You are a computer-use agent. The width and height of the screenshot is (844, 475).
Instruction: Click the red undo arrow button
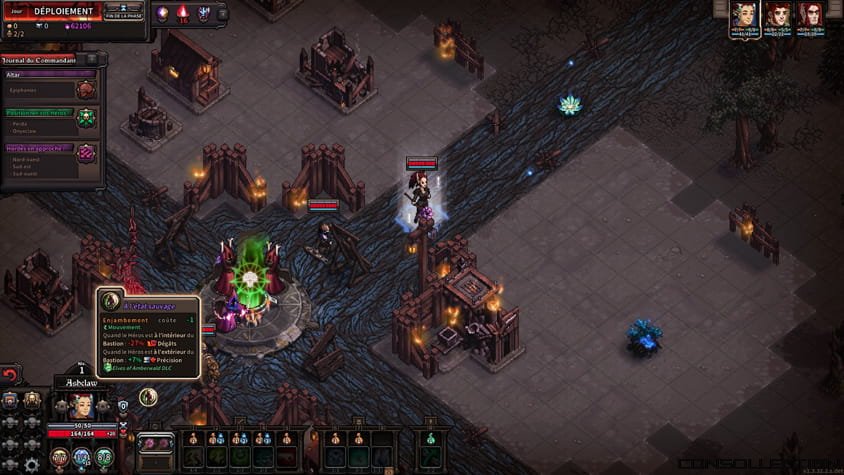click(11, 375)
